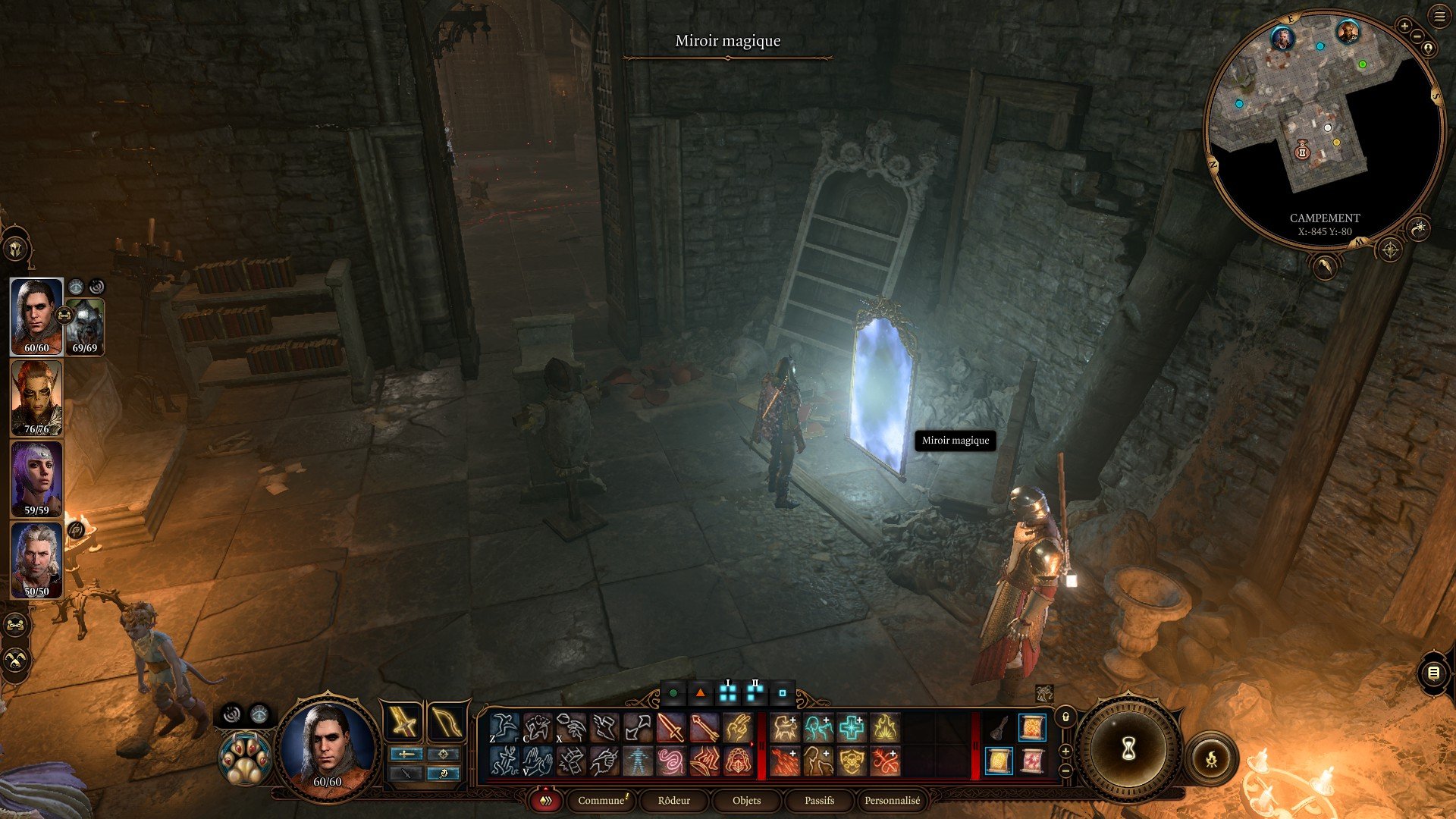Show the Passifs hotbar tab

coord(819,800)
